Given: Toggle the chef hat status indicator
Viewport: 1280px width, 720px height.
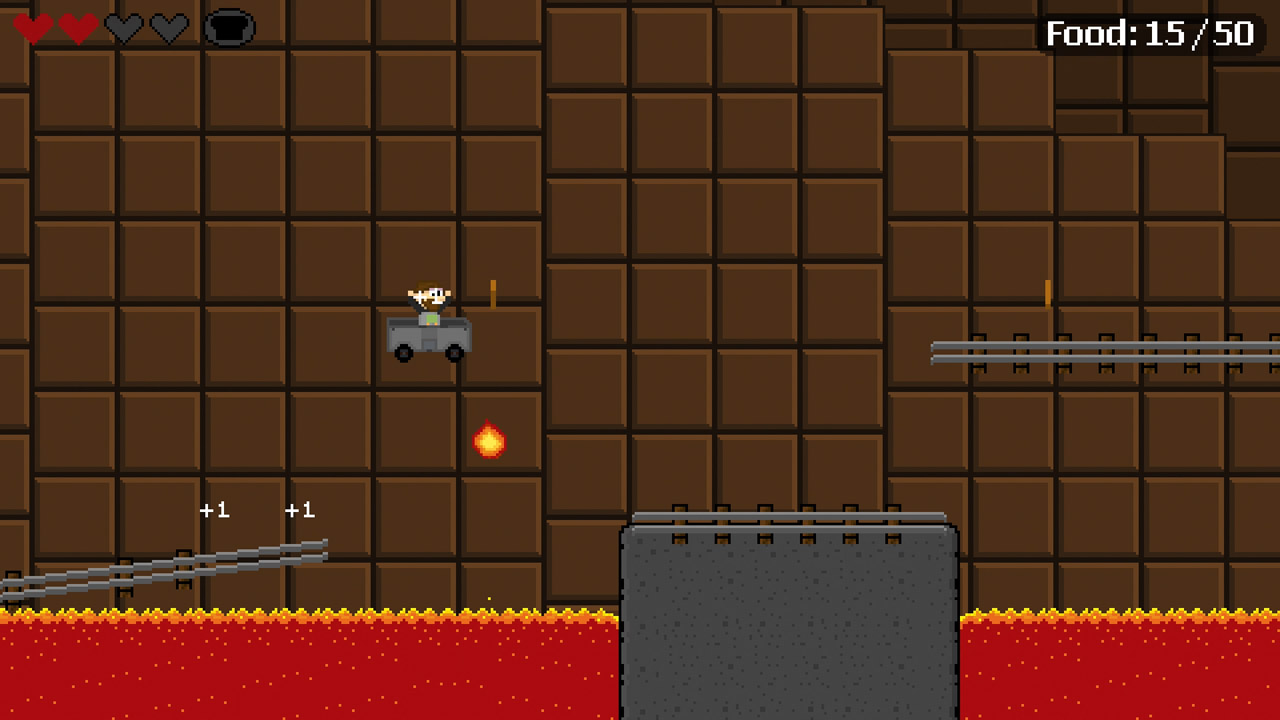Looking at the screenshot, I should [229, 26].
